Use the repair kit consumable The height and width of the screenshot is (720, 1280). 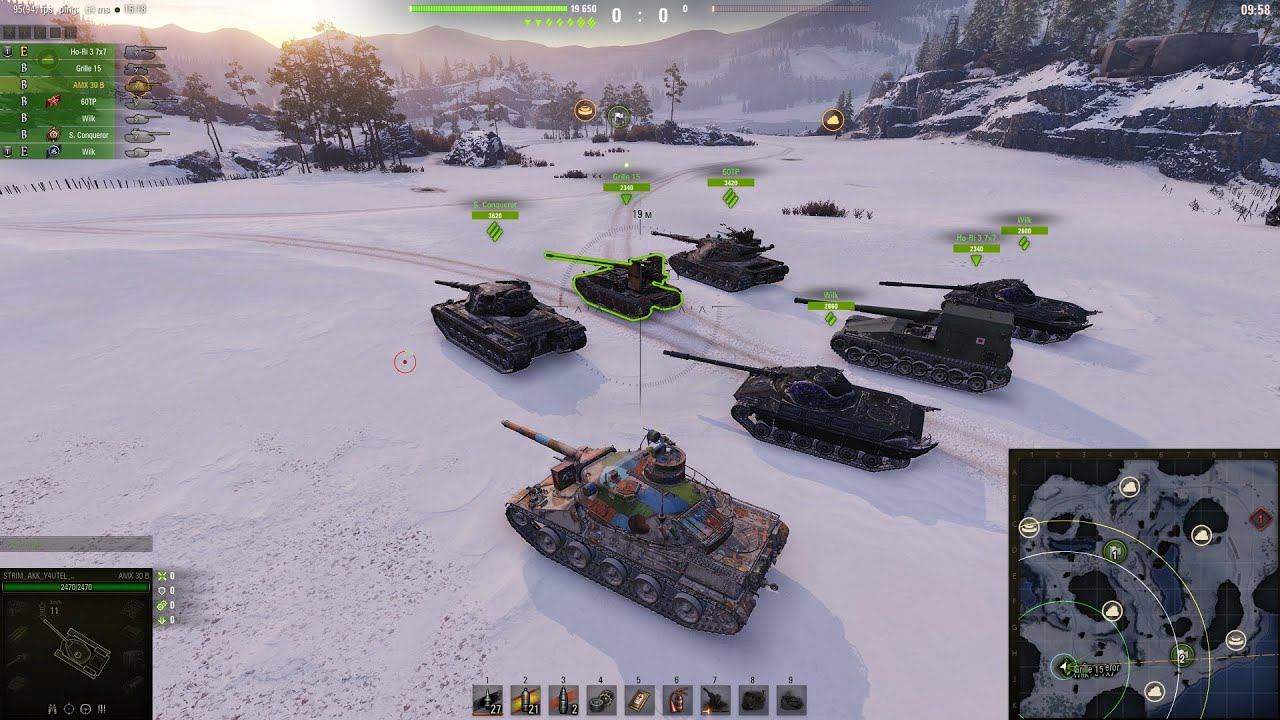(601, 700)
